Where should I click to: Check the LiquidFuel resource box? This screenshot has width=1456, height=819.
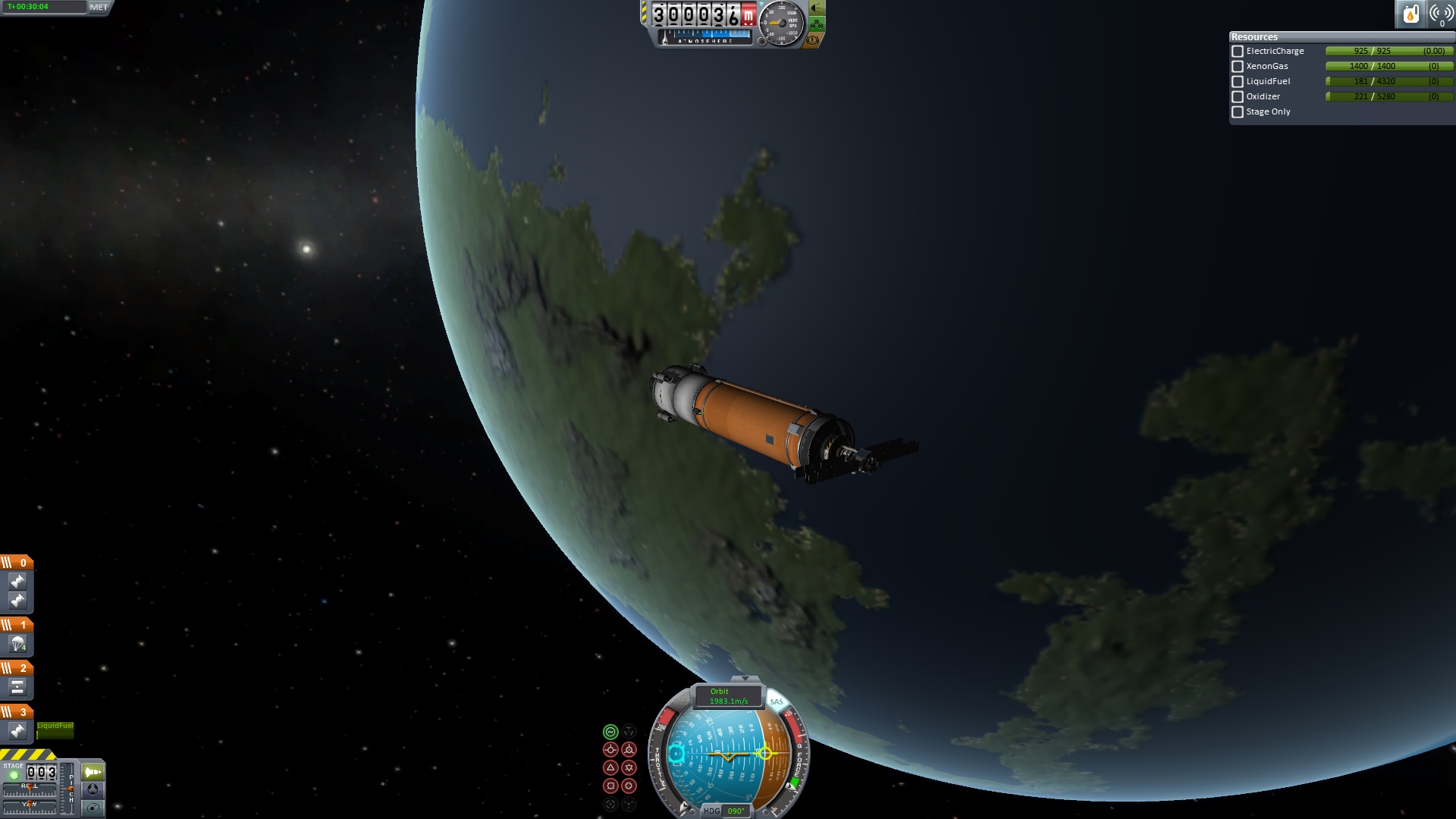tap(1238, 82)
